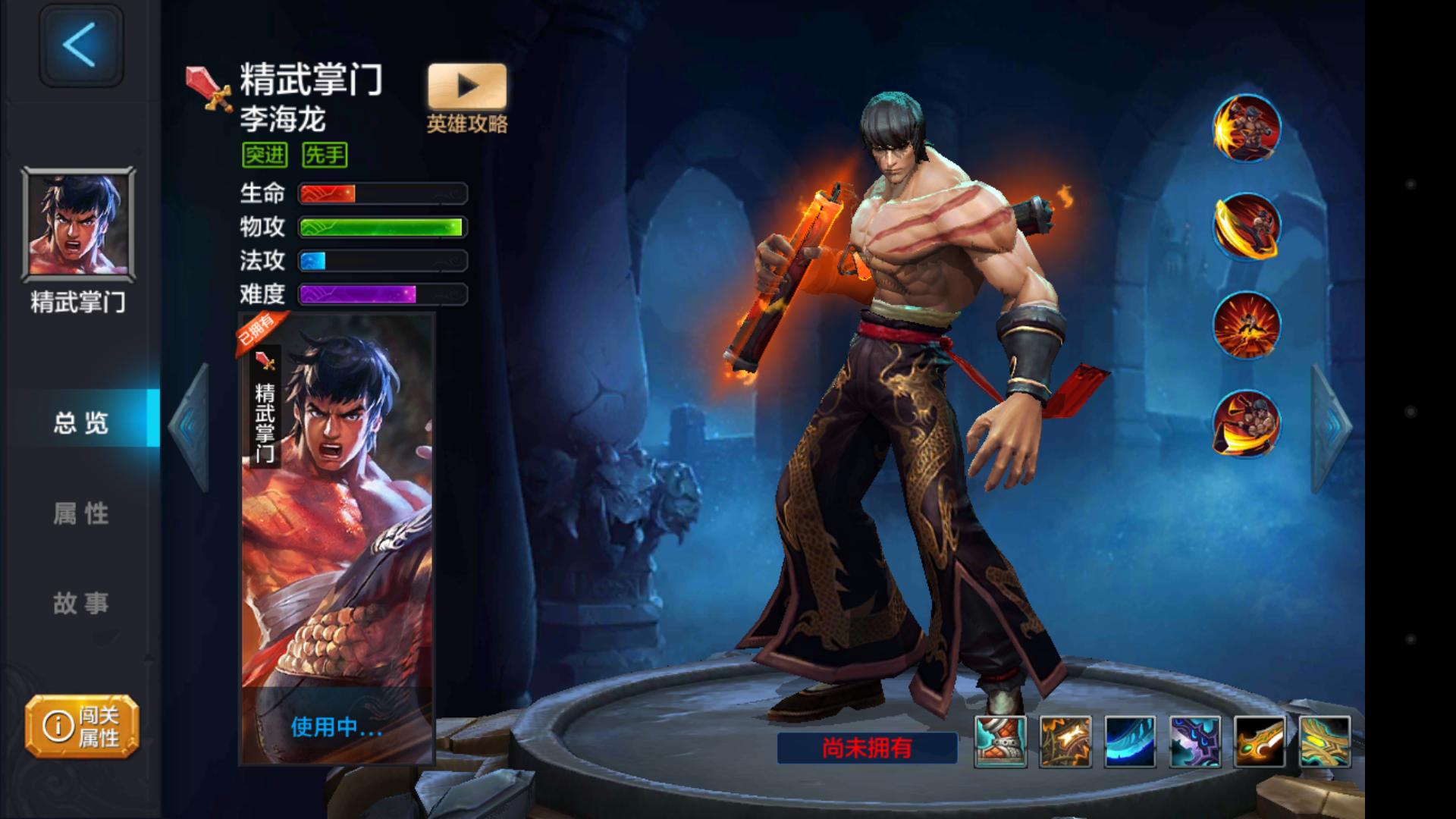Inspect the purple jagged axe item
The image size is (1456, 819).
coord(1195,741)
